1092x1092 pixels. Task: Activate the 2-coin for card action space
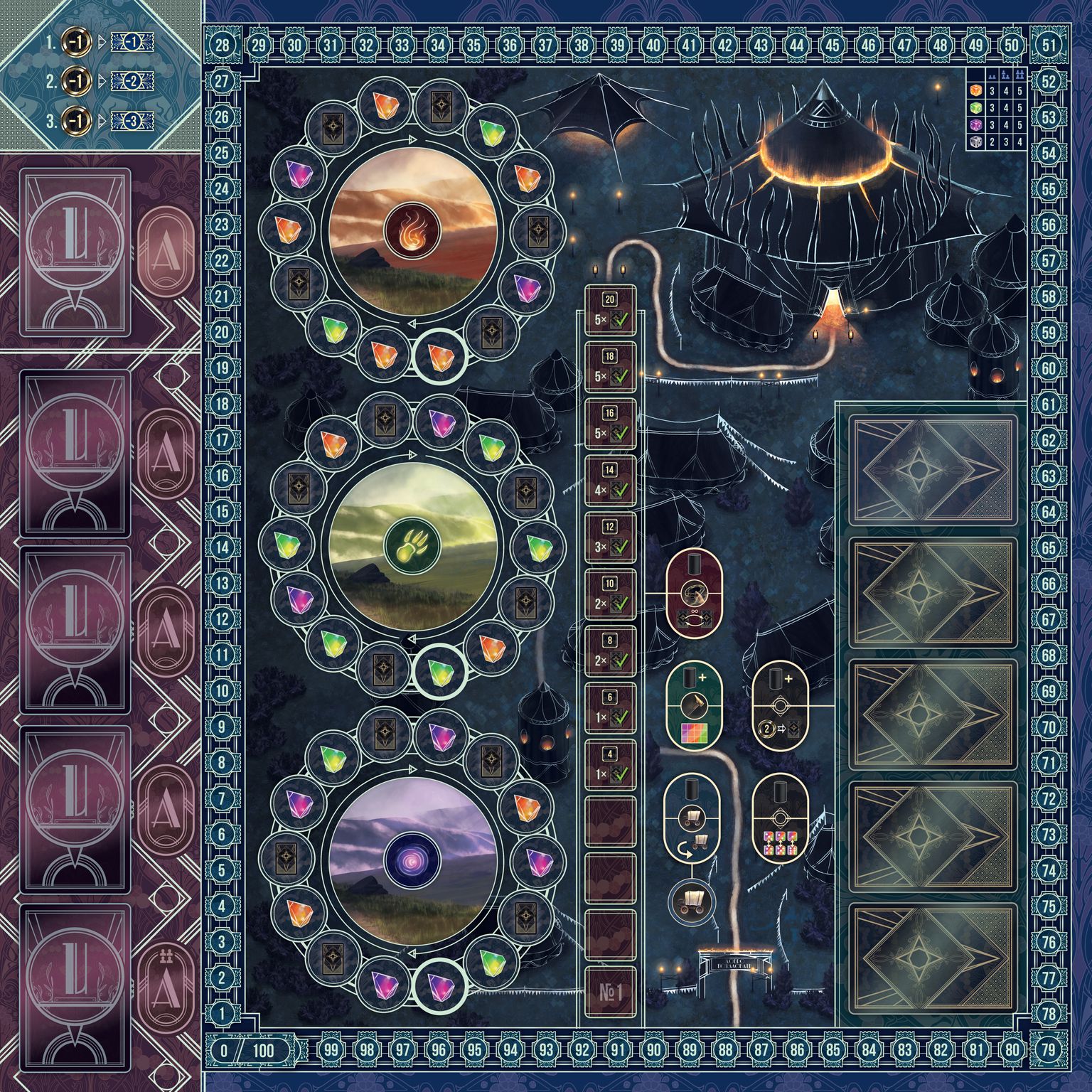(780, 705)
